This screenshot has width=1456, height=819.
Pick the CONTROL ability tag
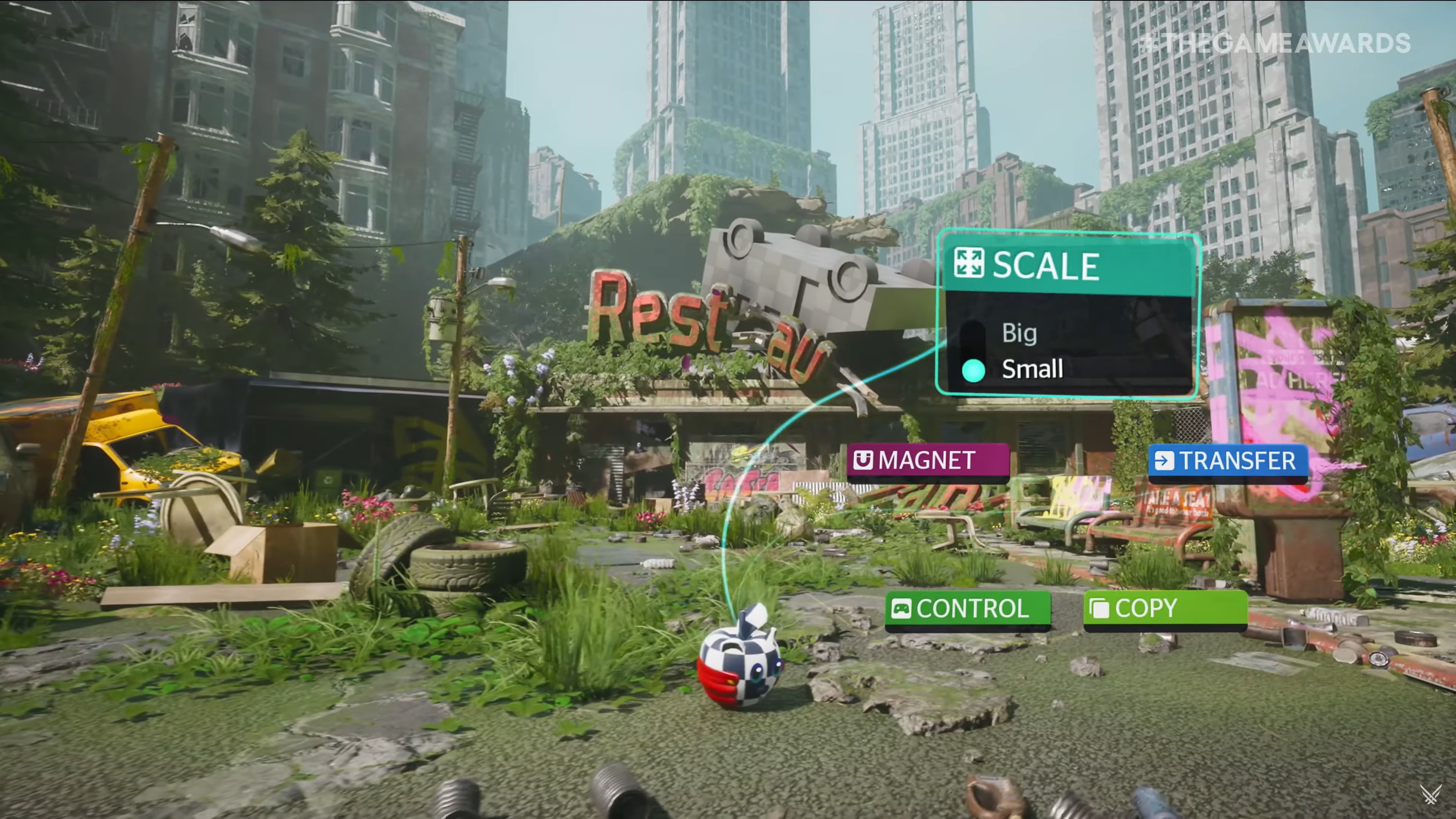[967, 609]
